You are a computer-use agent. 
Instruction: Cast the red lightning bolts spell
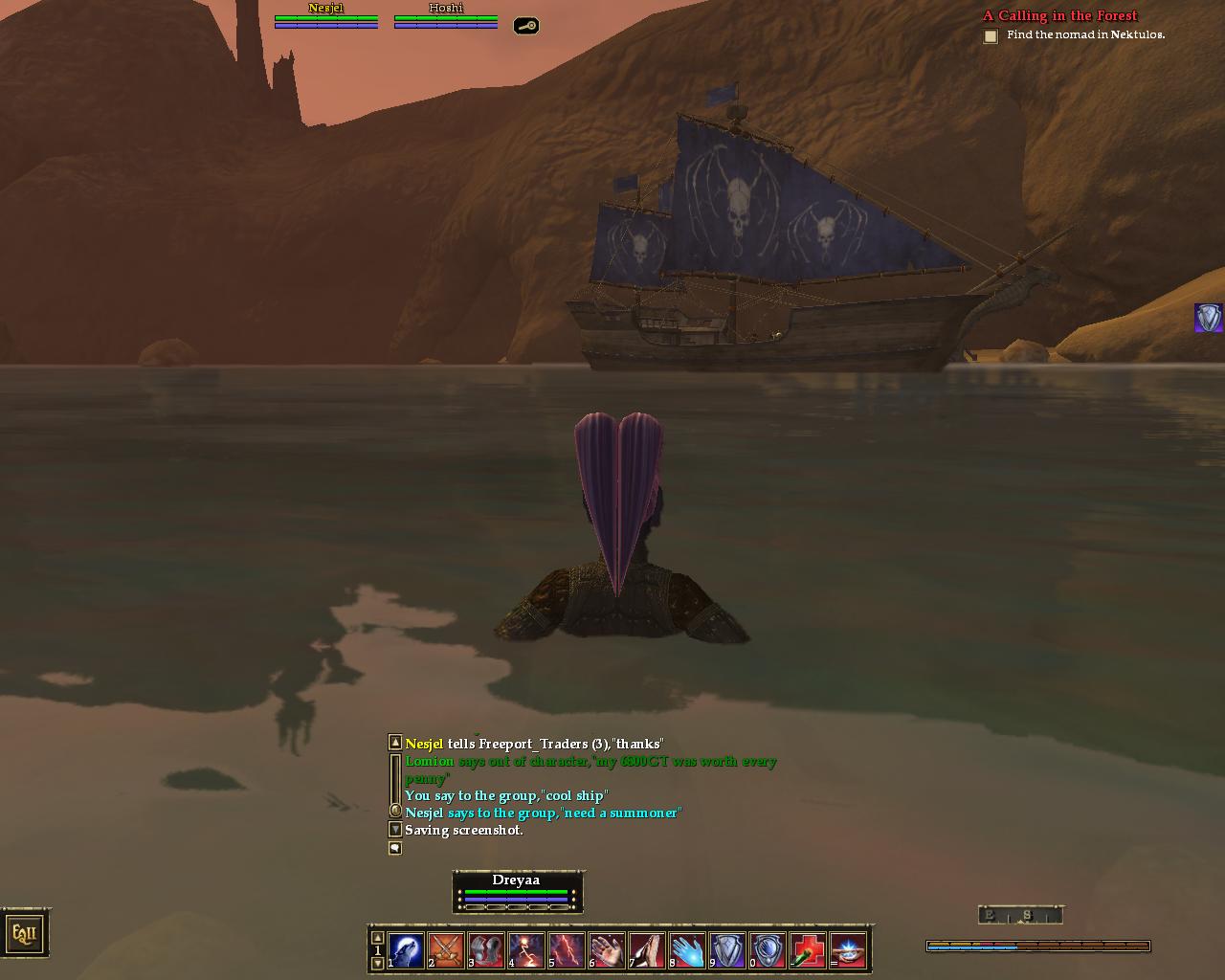point(568,951)
